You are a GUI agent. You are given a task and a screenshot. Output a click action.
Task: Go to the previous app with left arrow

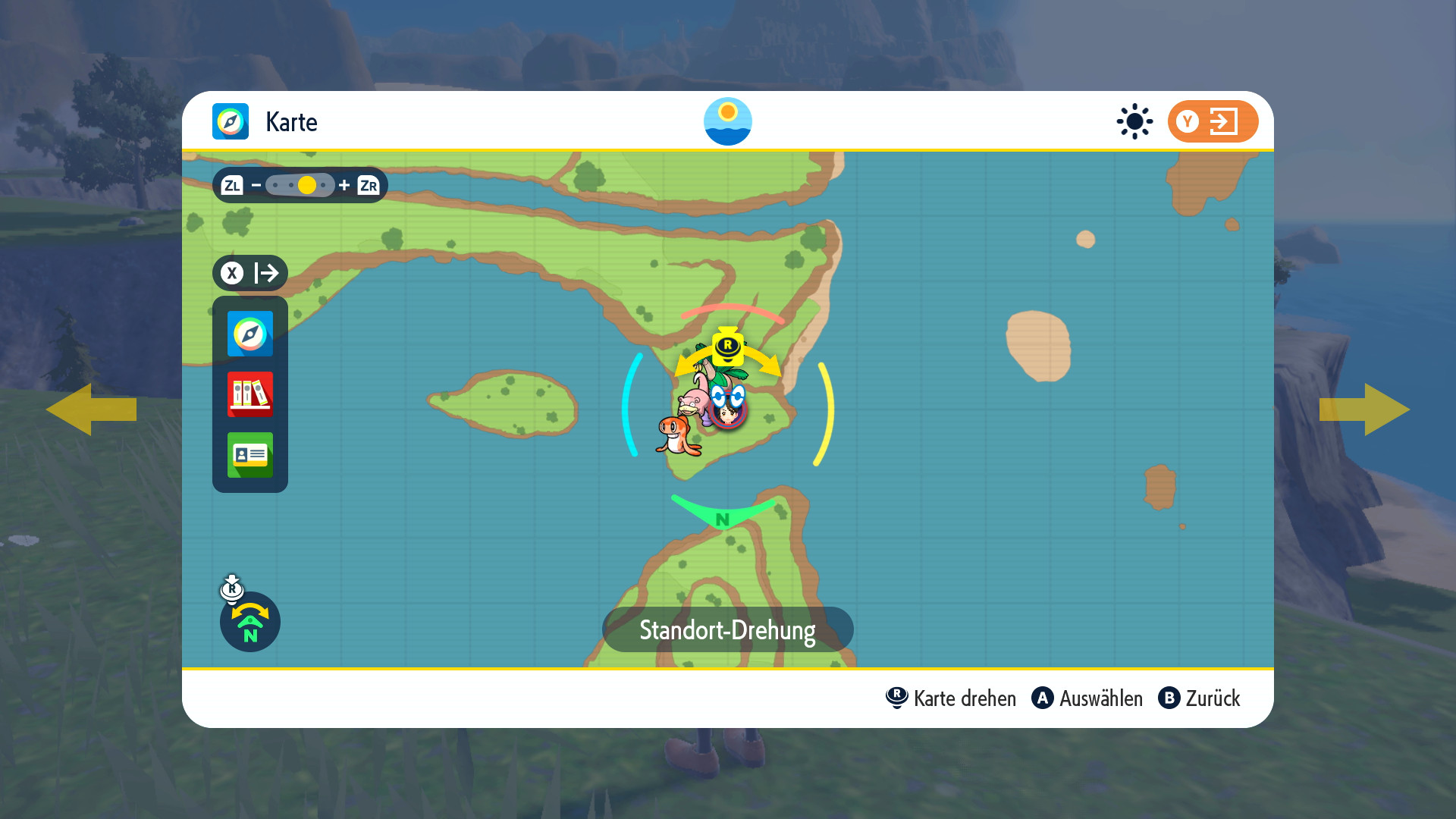coord(91,409)
